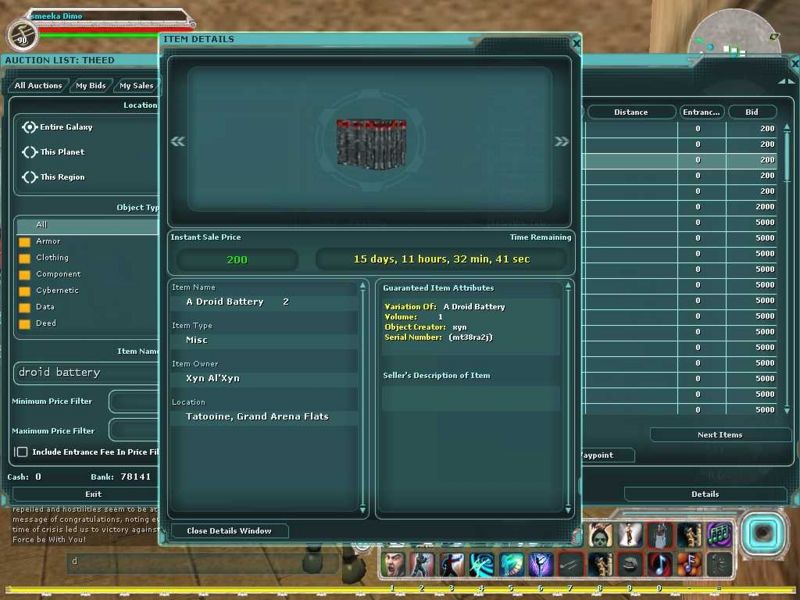Open the My Bids tab
Screen dimensions: 800x600
91,86
